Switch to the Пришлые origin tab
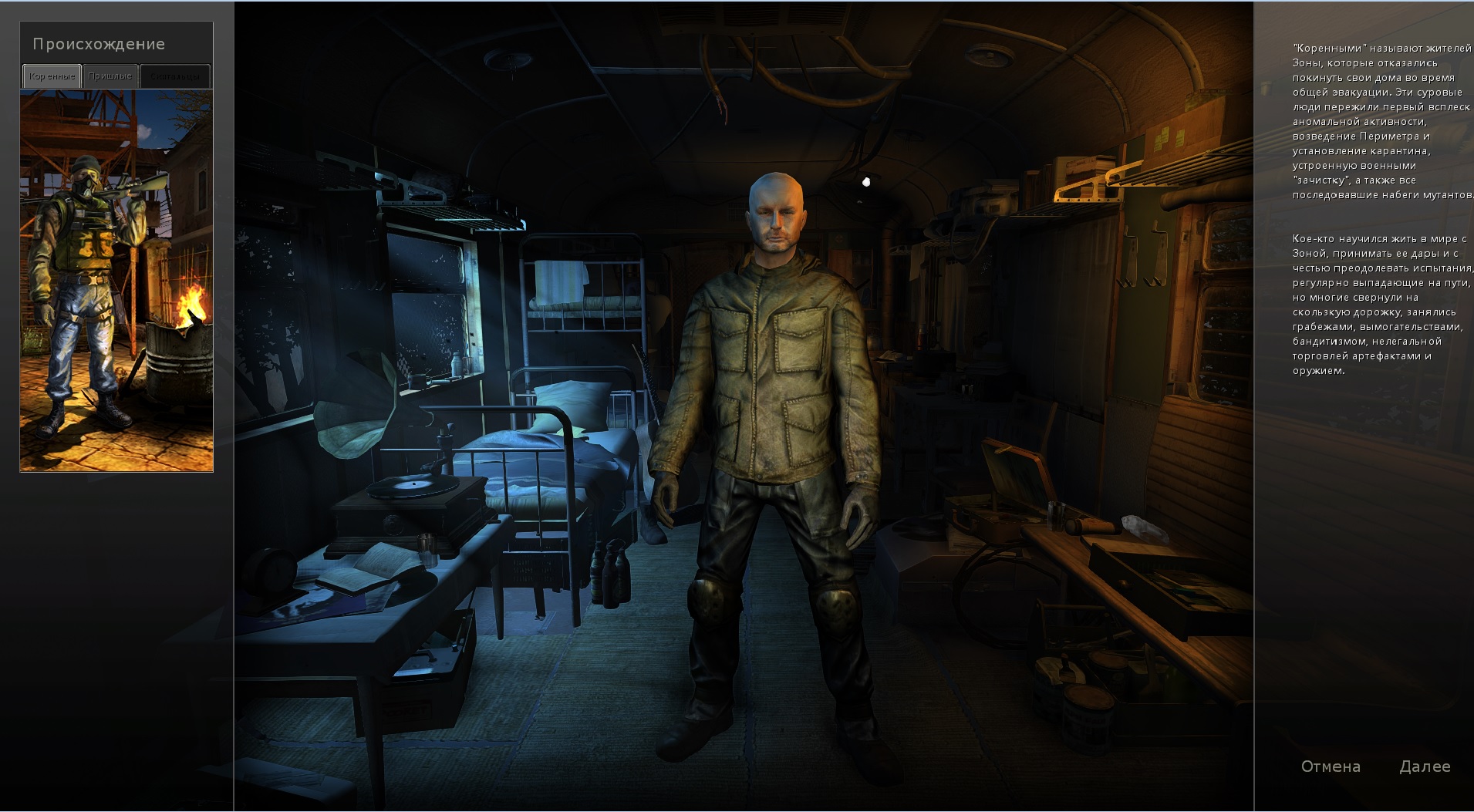This screenshot has height=812, width=1474. click(x=110, y=76)
